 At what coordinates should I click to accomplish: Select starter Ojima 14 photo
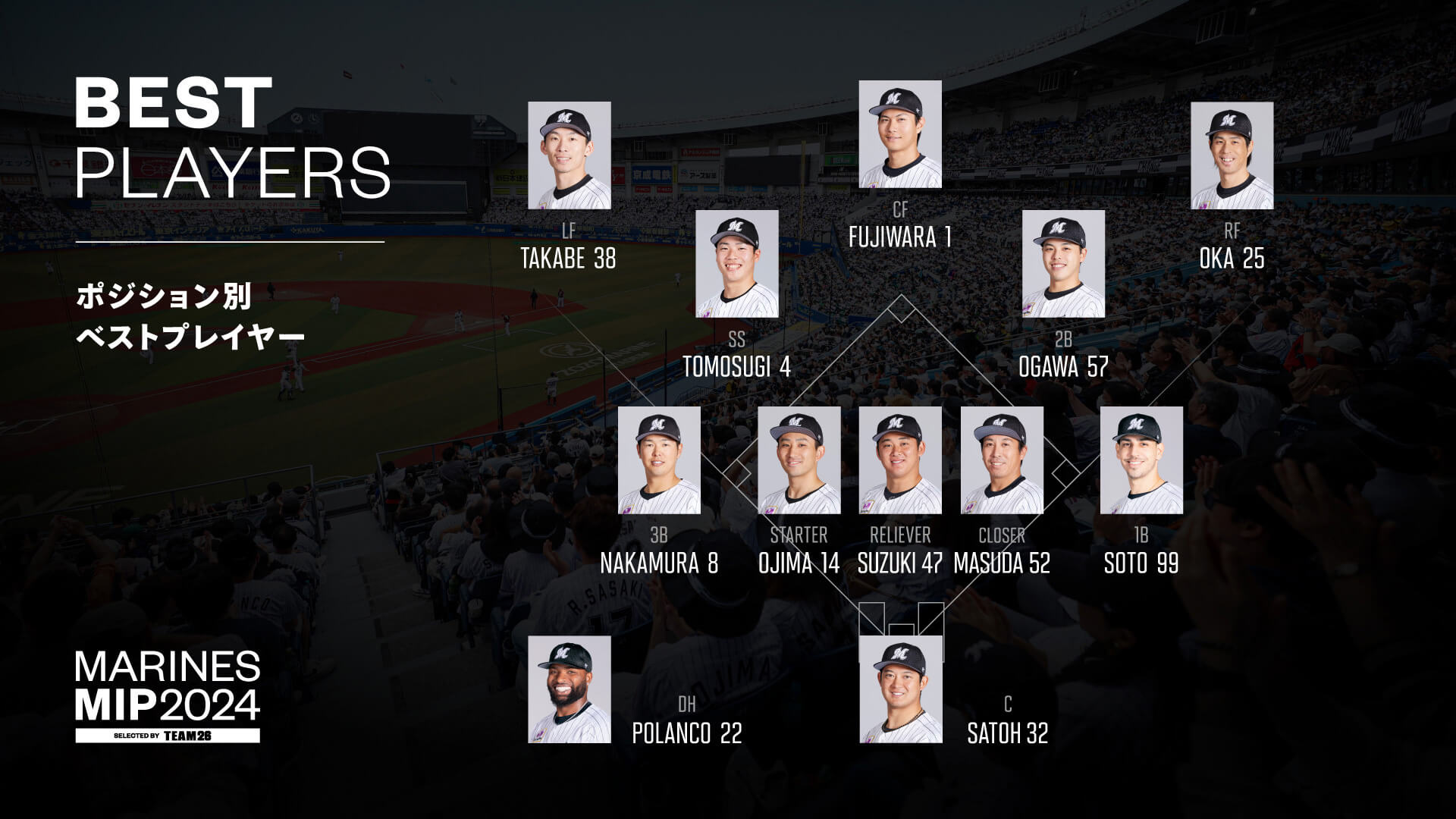click(x=799, y=460)
